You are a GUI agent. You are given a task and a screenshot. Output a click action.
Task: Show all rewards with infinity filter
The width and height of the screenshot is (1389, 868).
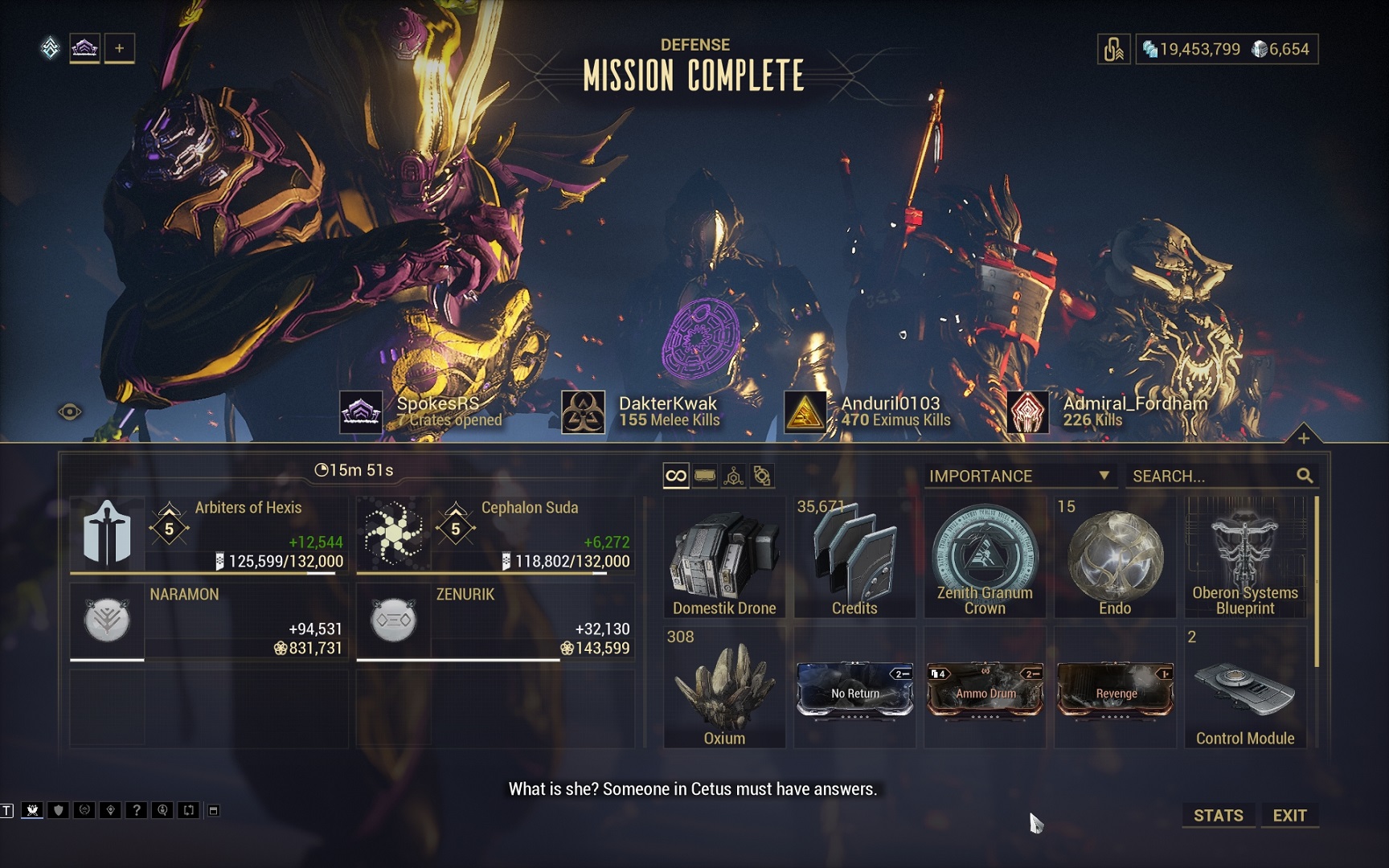(x=676, y=476)
